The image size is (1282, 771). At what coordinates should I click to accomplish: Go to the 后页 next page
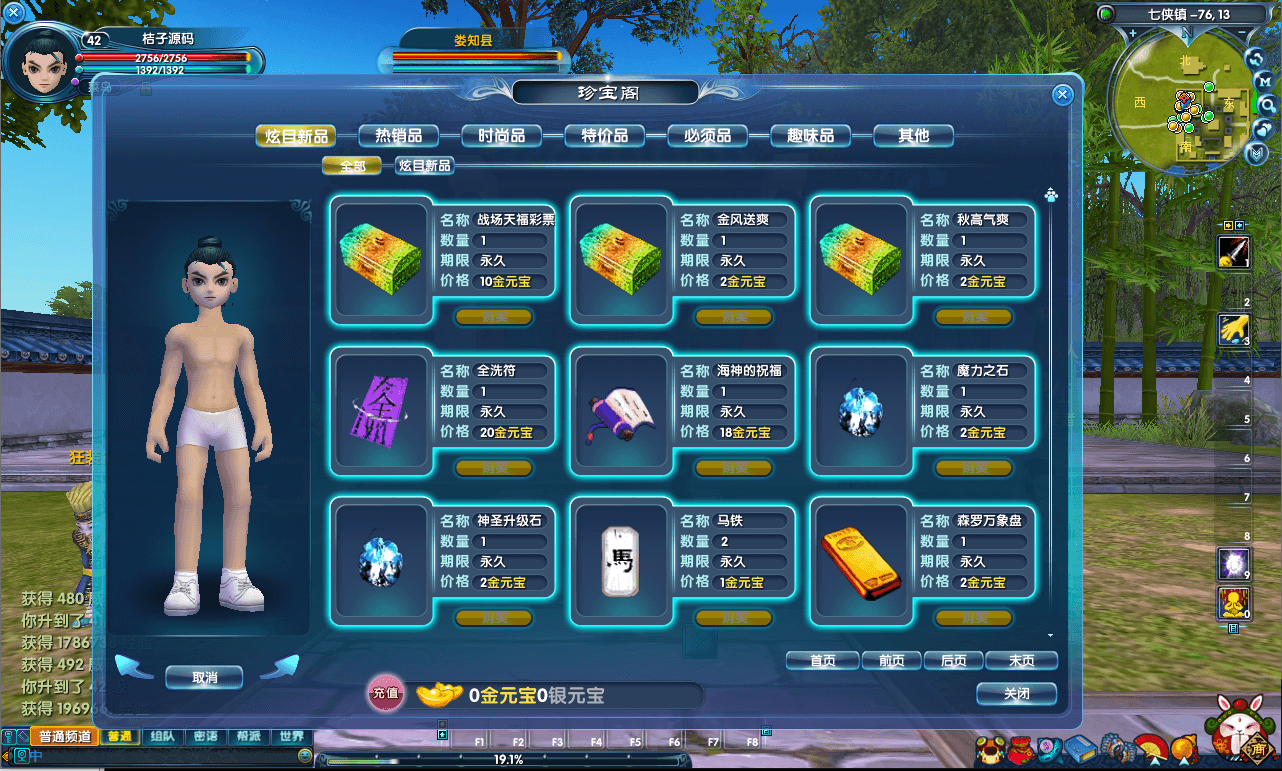coord(954,661)
